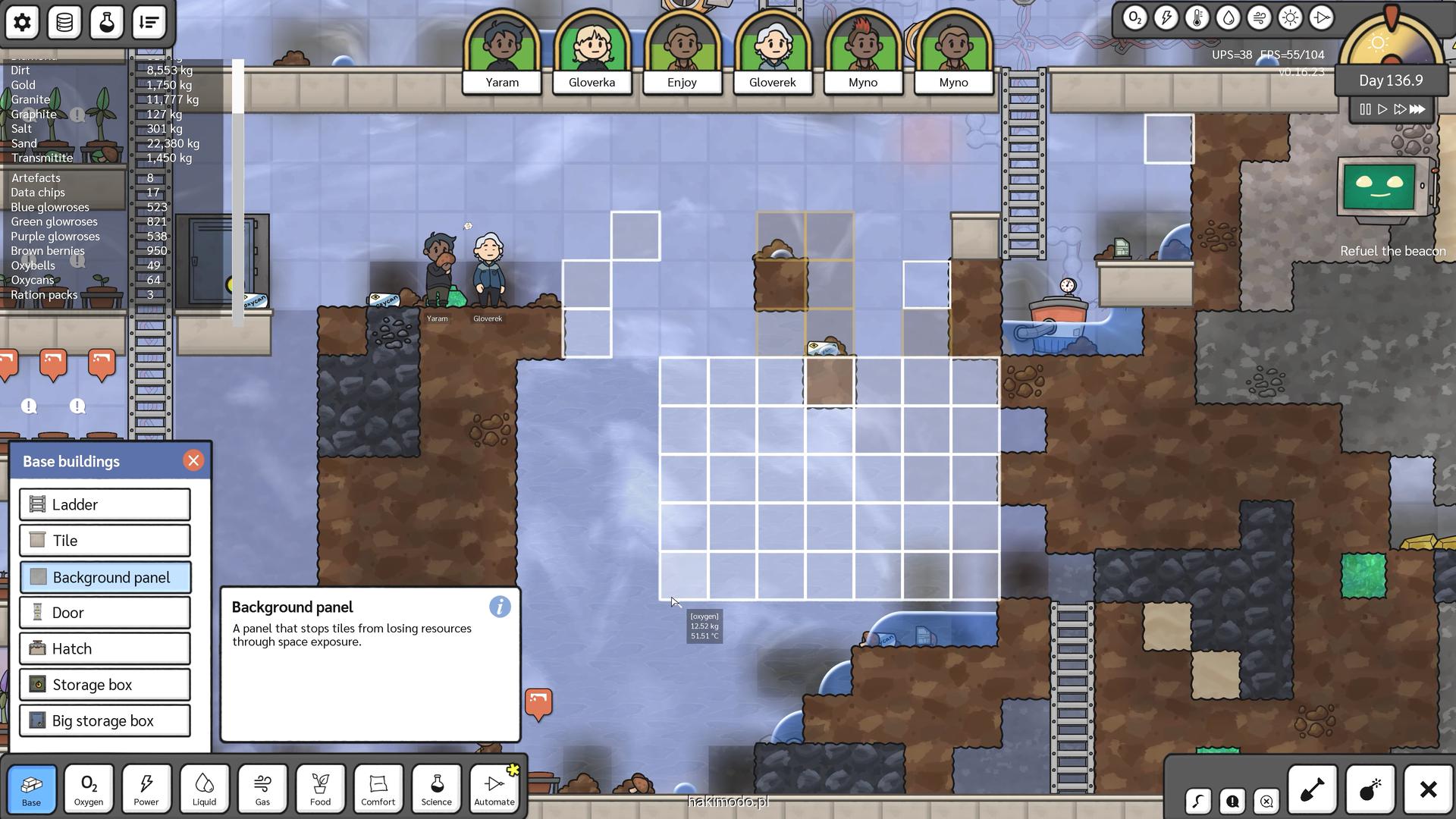Select the Door building entry
Screen dimensions: 1456x819
[x=105, y=613]
